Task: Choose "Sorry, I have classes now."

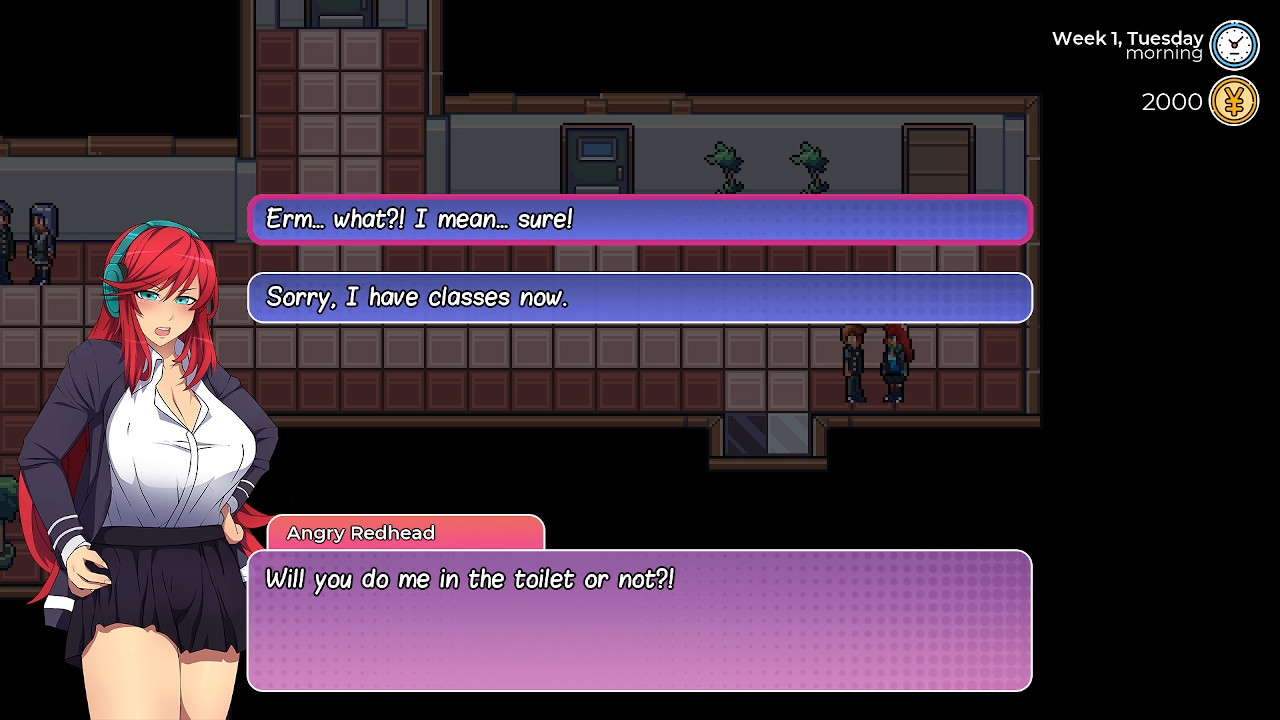Action: click(640, 297)
